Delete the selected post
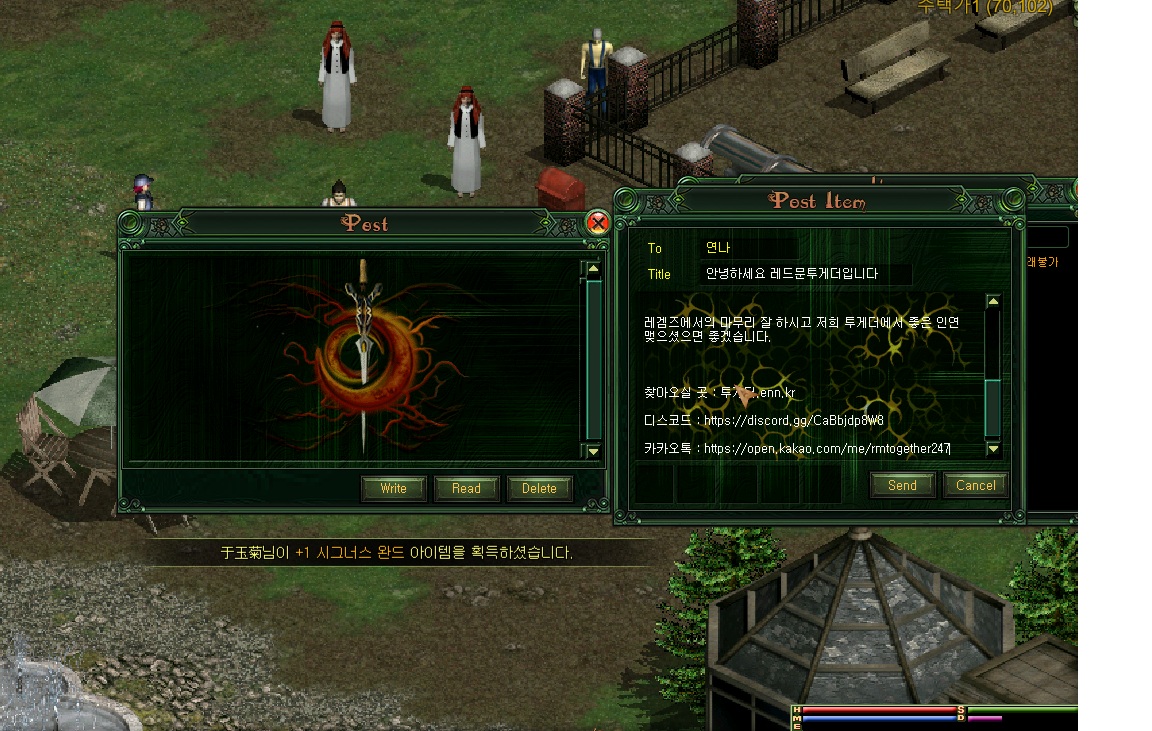The height and width of the screenshot is (731, 1152). pos(539,488)
